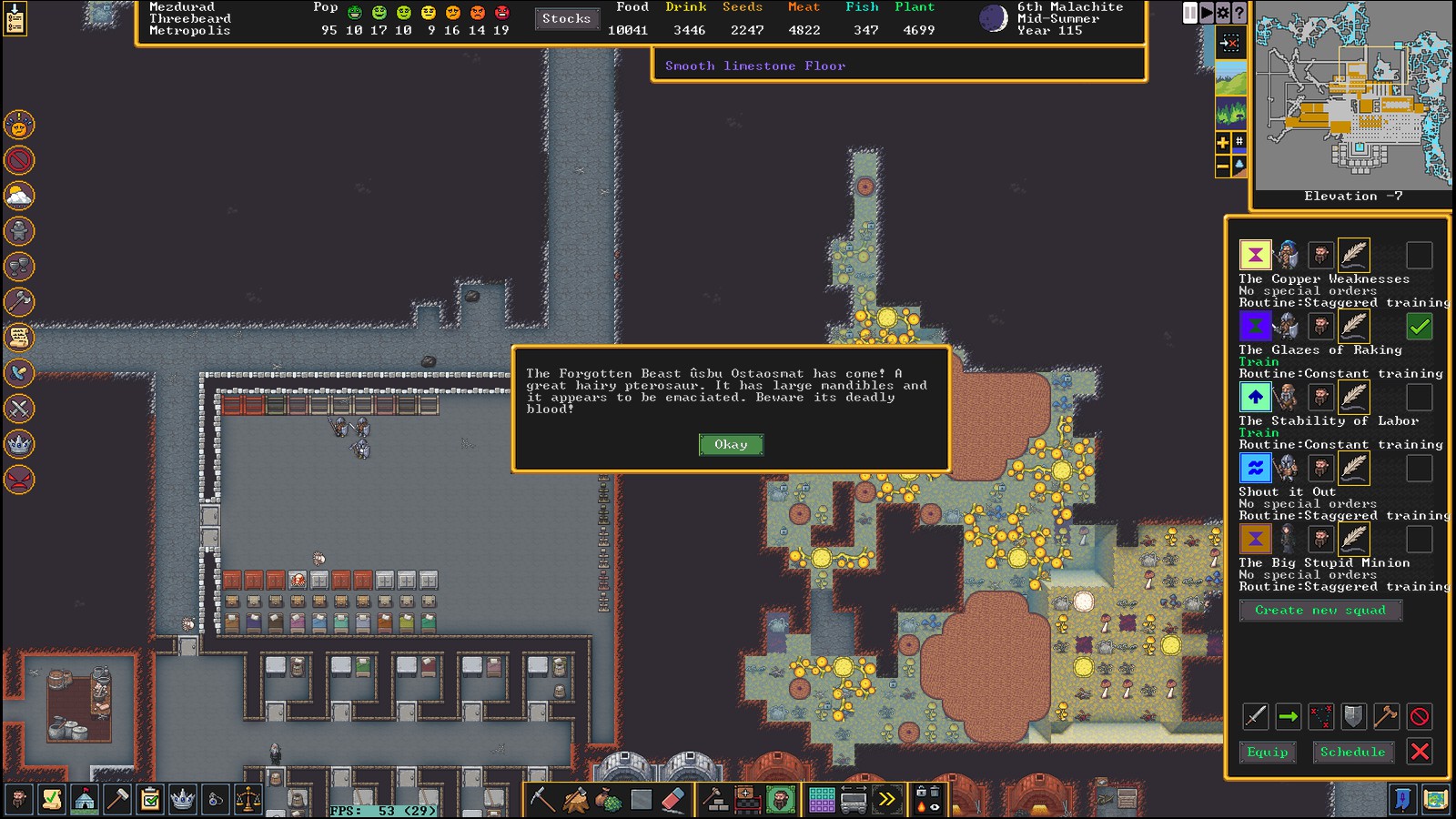The image size is (1456, 819).
Task: Choose the eraser tool in bottom toolbar
Action: (672, 800)
